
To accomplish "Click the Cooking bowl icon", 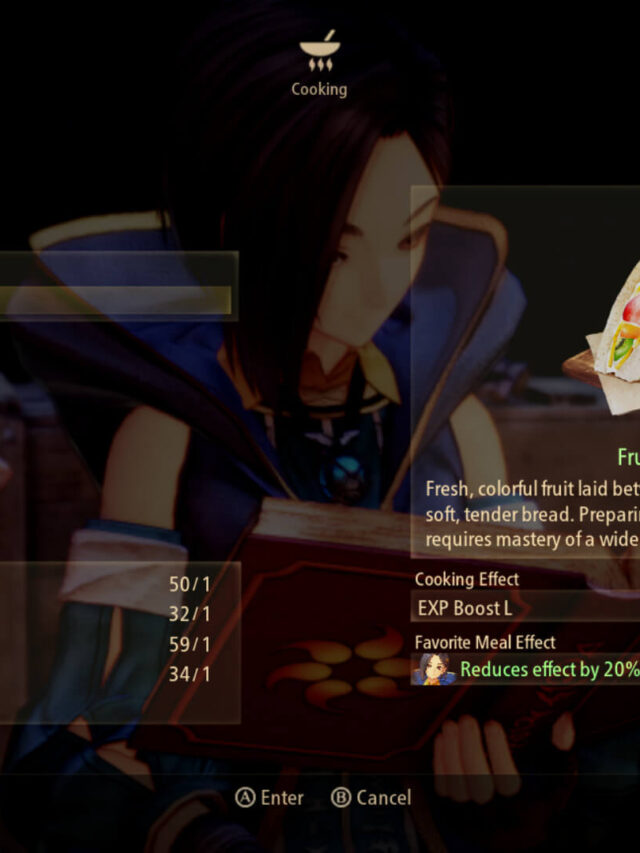I will pyautogui.click(x=318, y=54).
